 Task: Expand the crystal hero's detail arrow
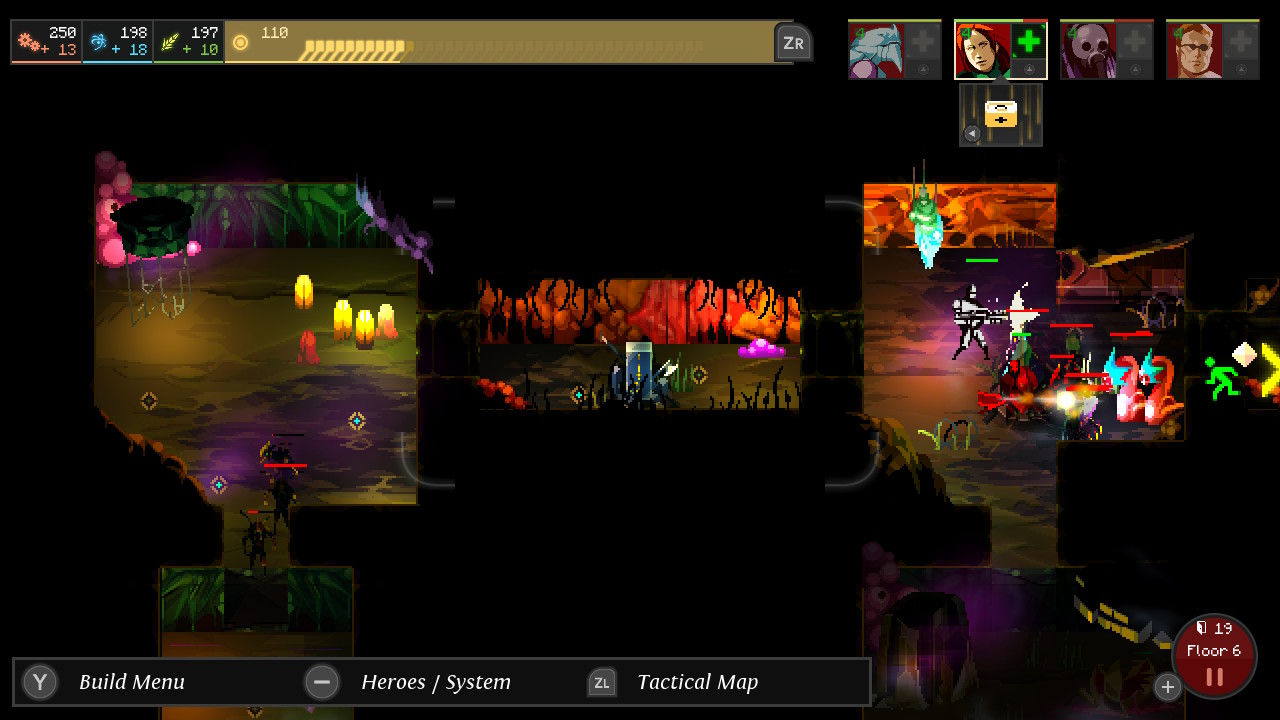[x=922, y=69]
